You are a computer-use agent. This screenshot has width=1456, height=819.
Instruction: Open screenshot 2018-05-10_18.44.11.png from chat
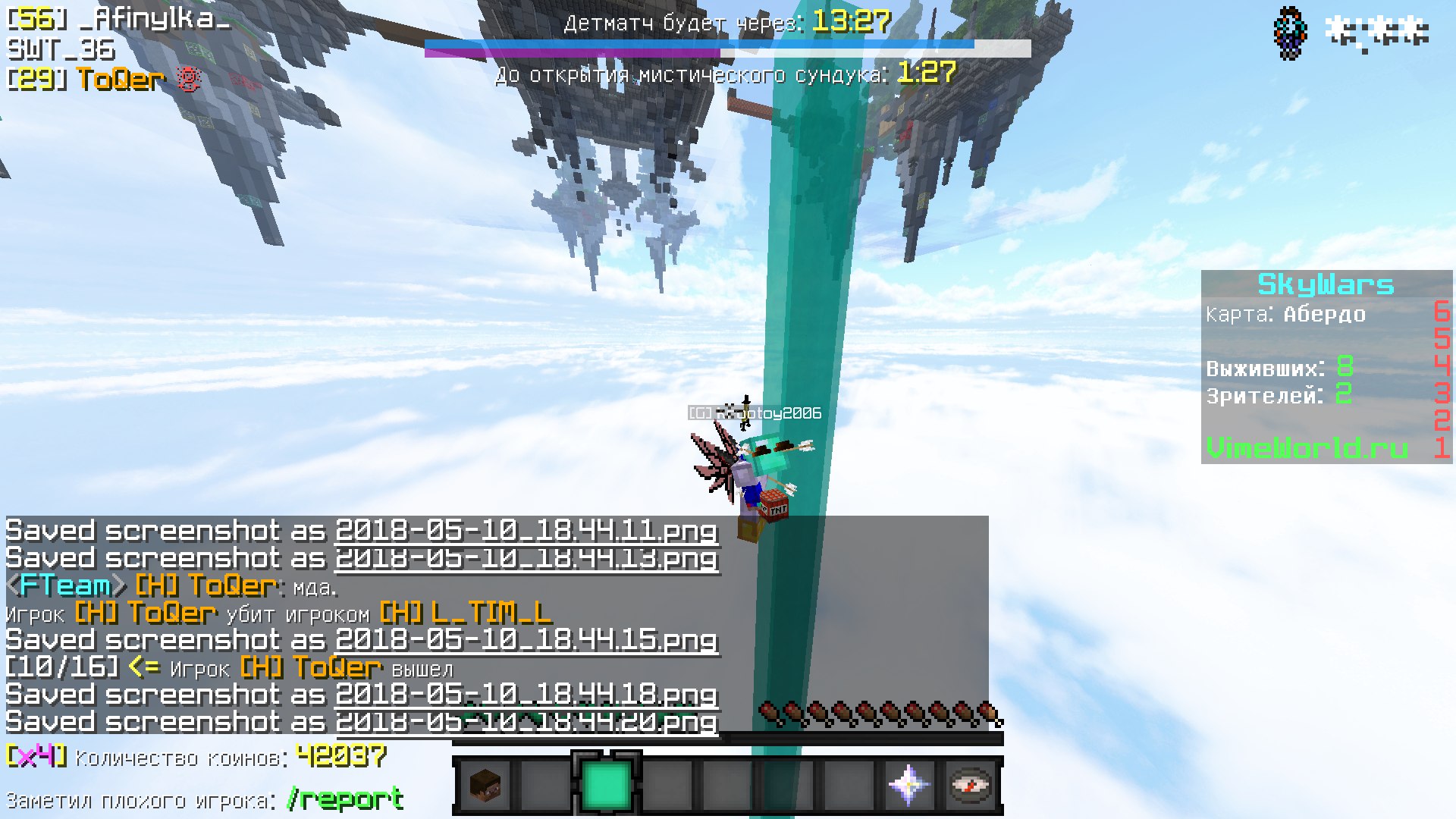point(526,532)
